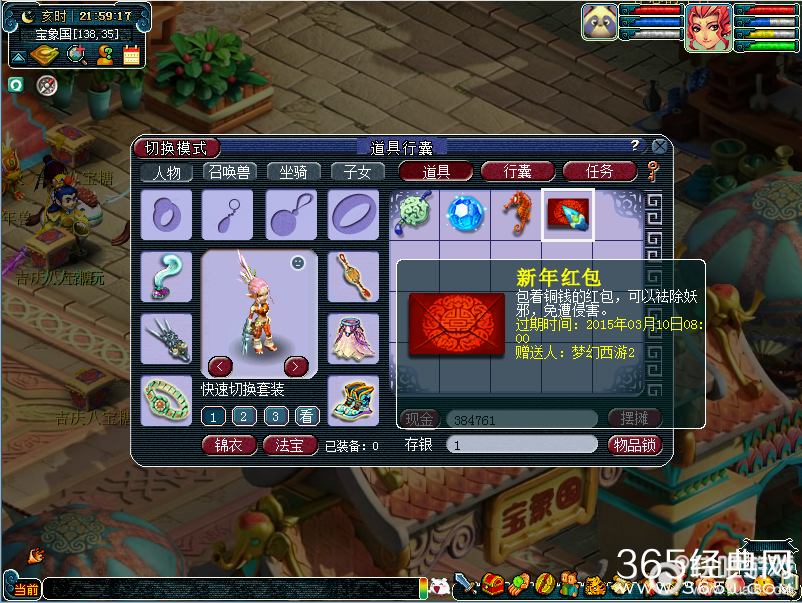This screenshot has height=603, width=802.
Task: Open the 任务 quest items tab
Action: 599,172
